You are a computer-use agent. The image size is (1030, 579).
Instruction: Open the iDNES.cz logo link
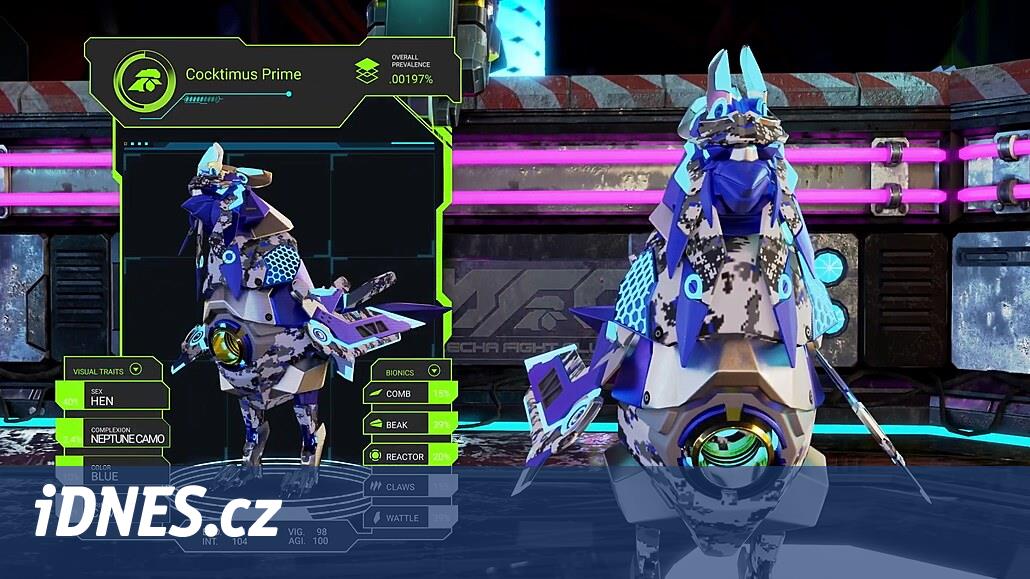pyautogui.click(x=157, y=514)
